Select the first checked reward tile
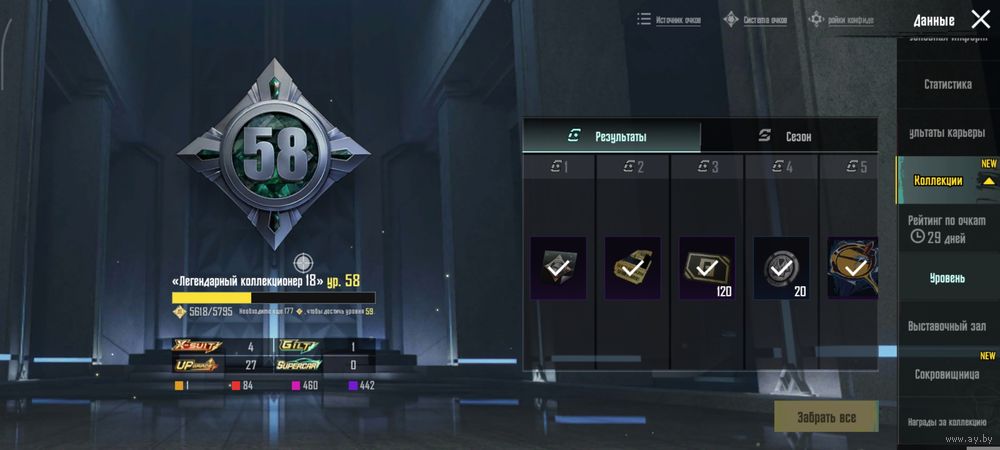Screen dimensions: 1000x450 click(x=558, y=267)
